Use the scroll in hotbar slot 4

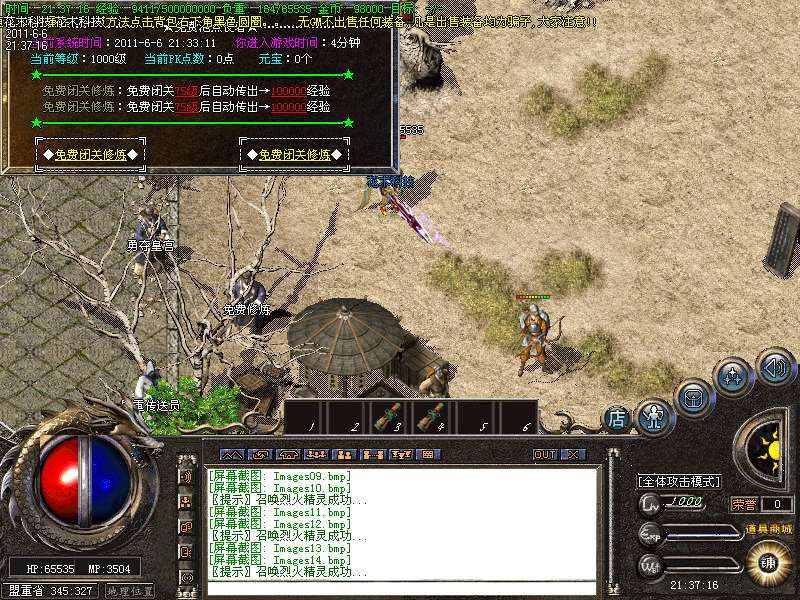point(433,416)
